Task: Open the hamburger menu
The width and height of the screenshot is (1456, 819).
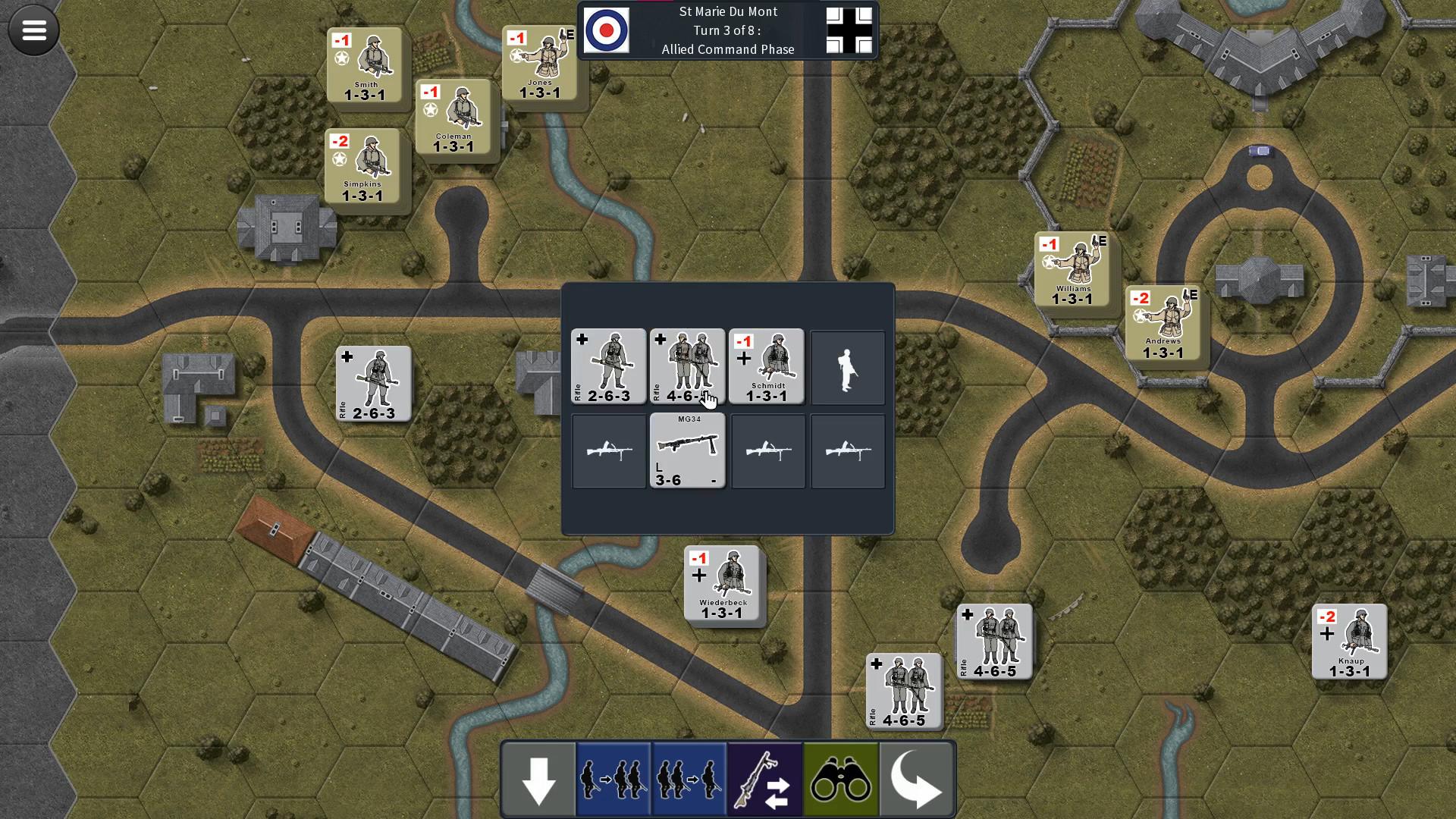Action: pos(33,30)
